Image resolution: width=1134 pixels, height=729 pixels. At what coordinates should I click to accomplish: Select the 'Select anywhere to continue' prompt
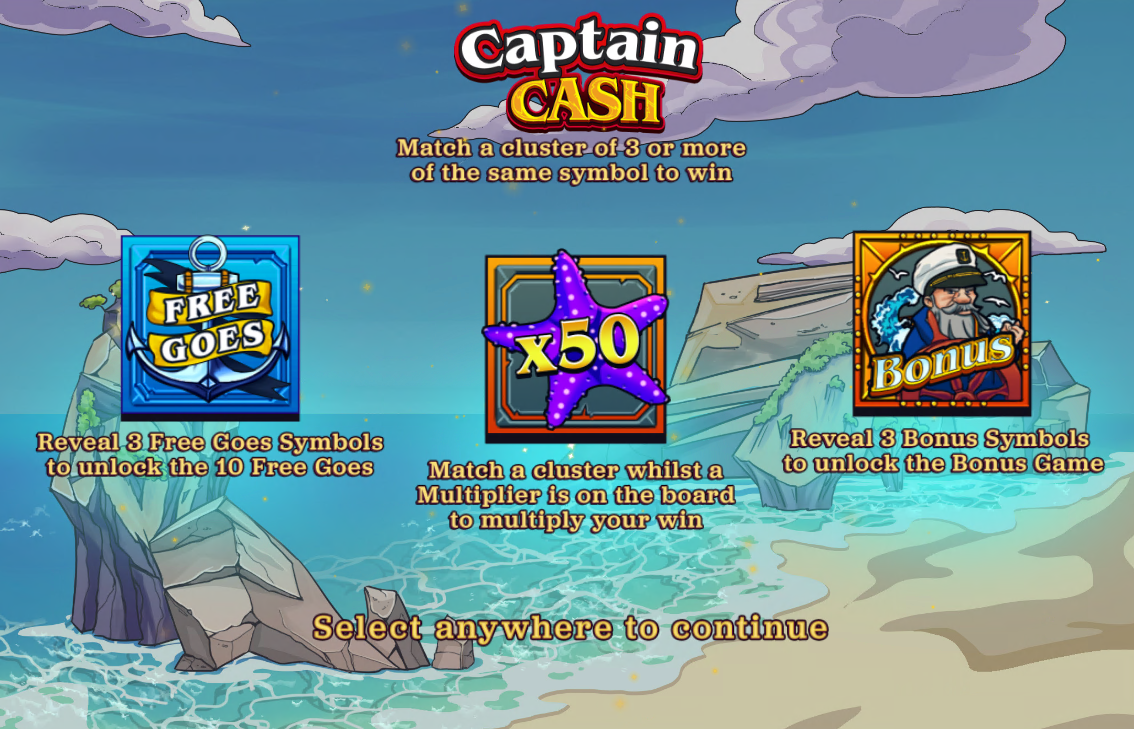[x=570, y=628]
